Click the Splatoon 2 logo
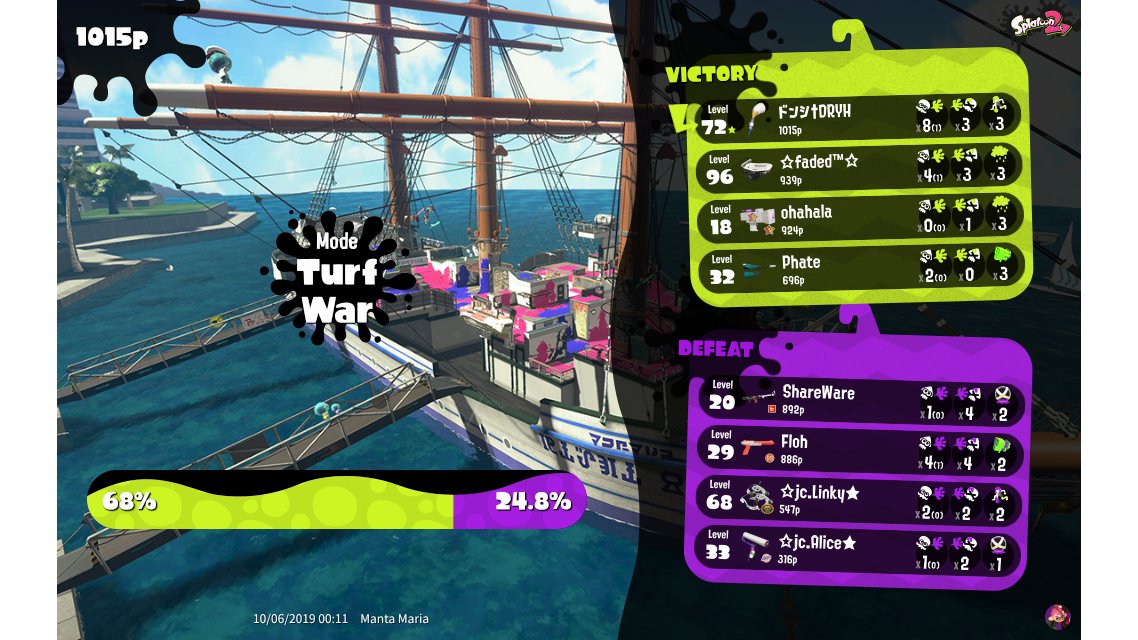Screen dimensions: 1138x640 1041,26
